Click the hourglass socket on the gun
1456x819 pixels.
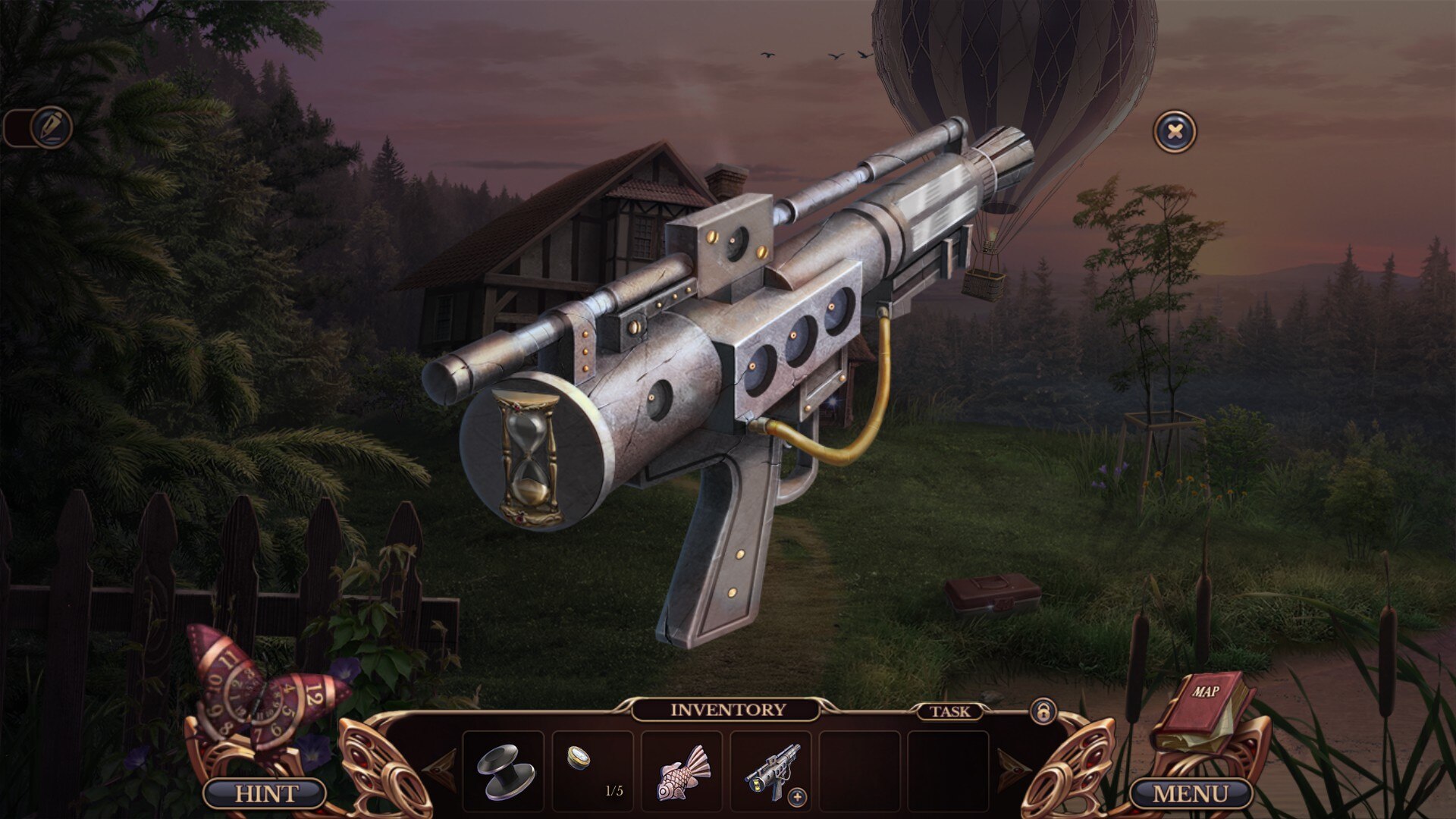[x=527, y=457]
